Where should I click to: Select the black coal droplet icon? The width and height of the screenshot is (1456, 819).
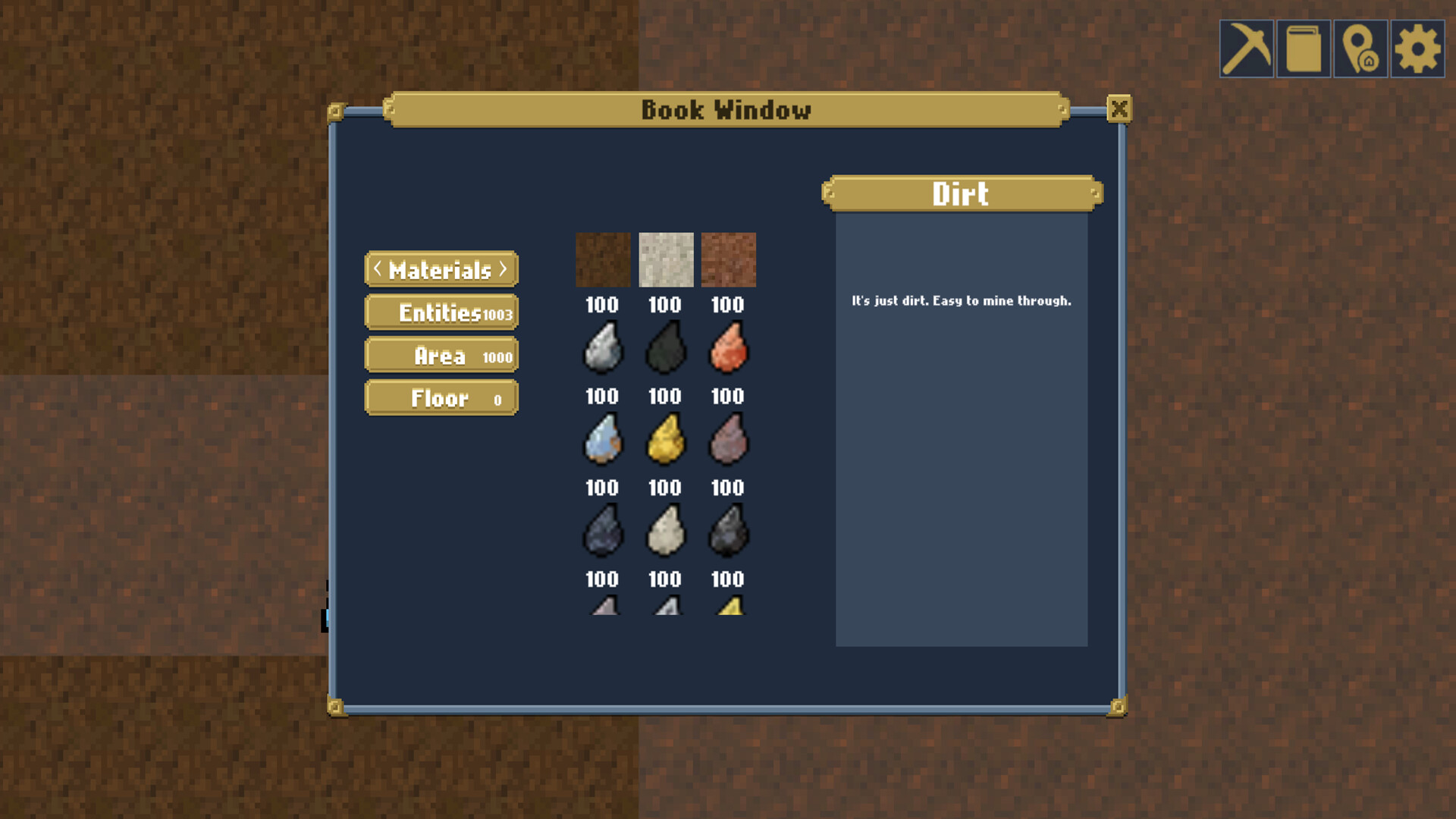pyautogui.click(x=665, y=347)
